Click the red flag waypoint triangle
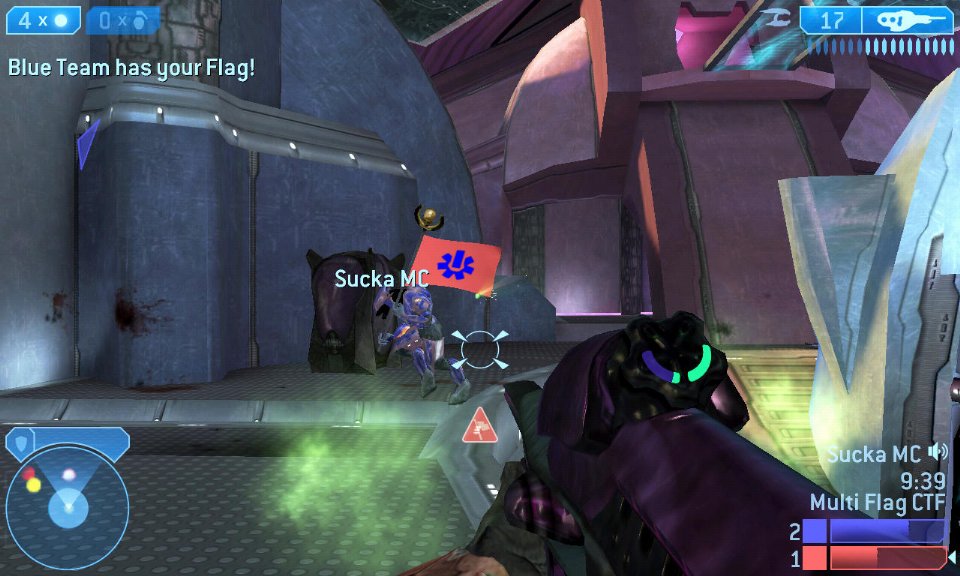This screenshot has width=960, height=576. pyautogui.click(x=481, y=426)
